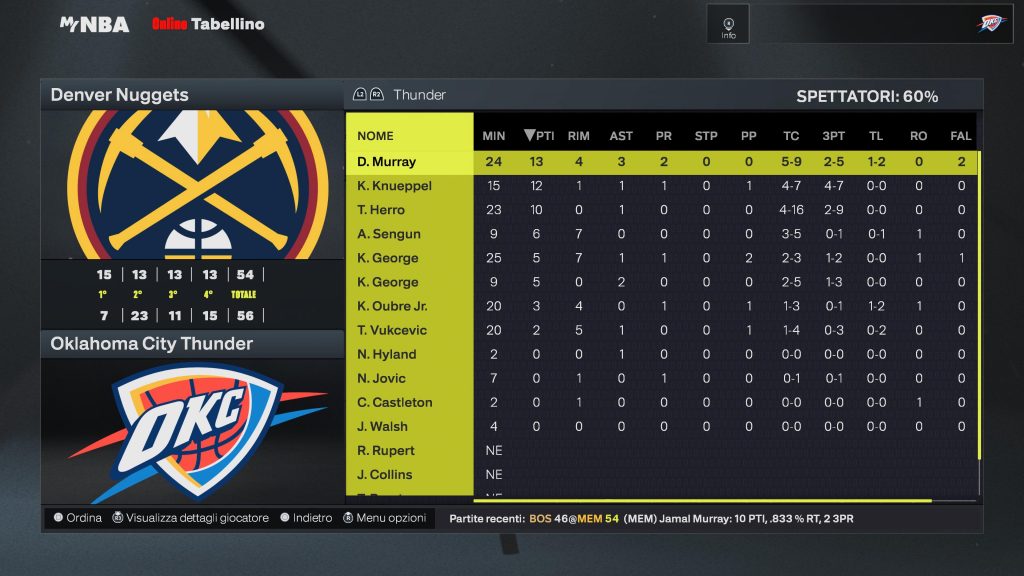Pick C. Castleton in the list
Viewport: 1024px width, 576px height.
pos(395,402)
